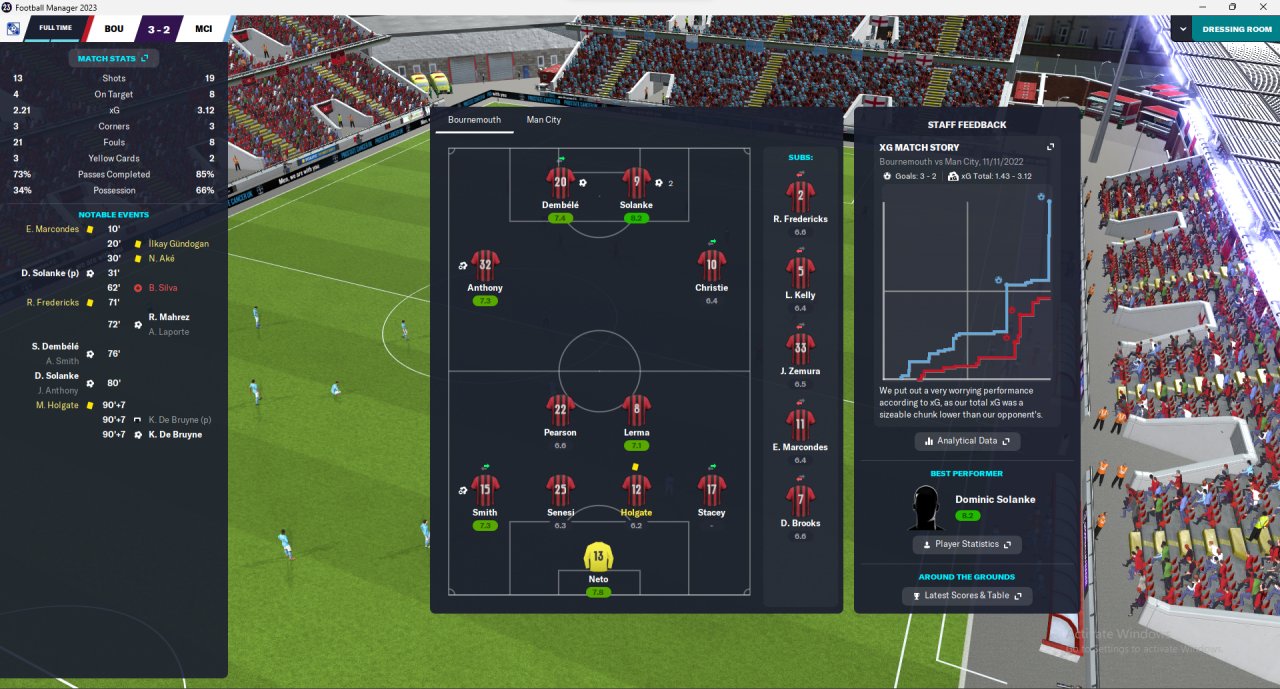Open the Match Stats panel
Image resolution: width=1280 pixels, height=689 pixels.
(x=112, y=59)
